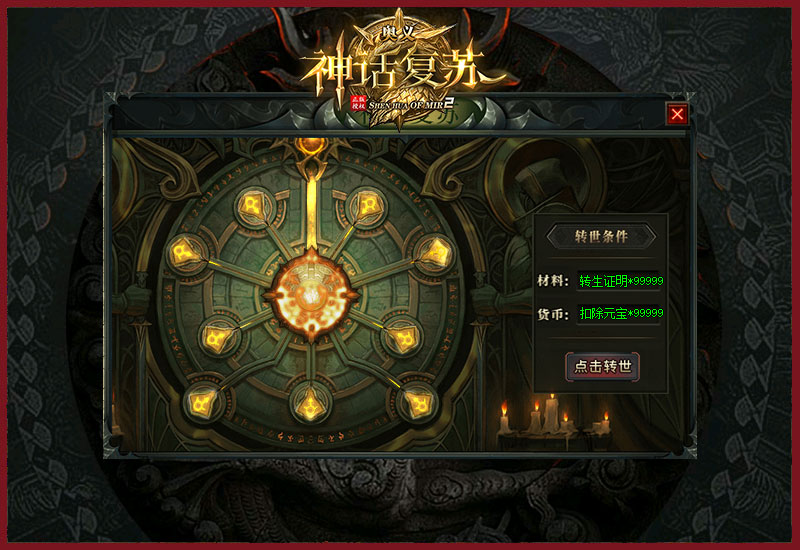The width and height of the screenshot is (800, 550).
Task: Click the 点击转世 button
Action: (602, 366)
